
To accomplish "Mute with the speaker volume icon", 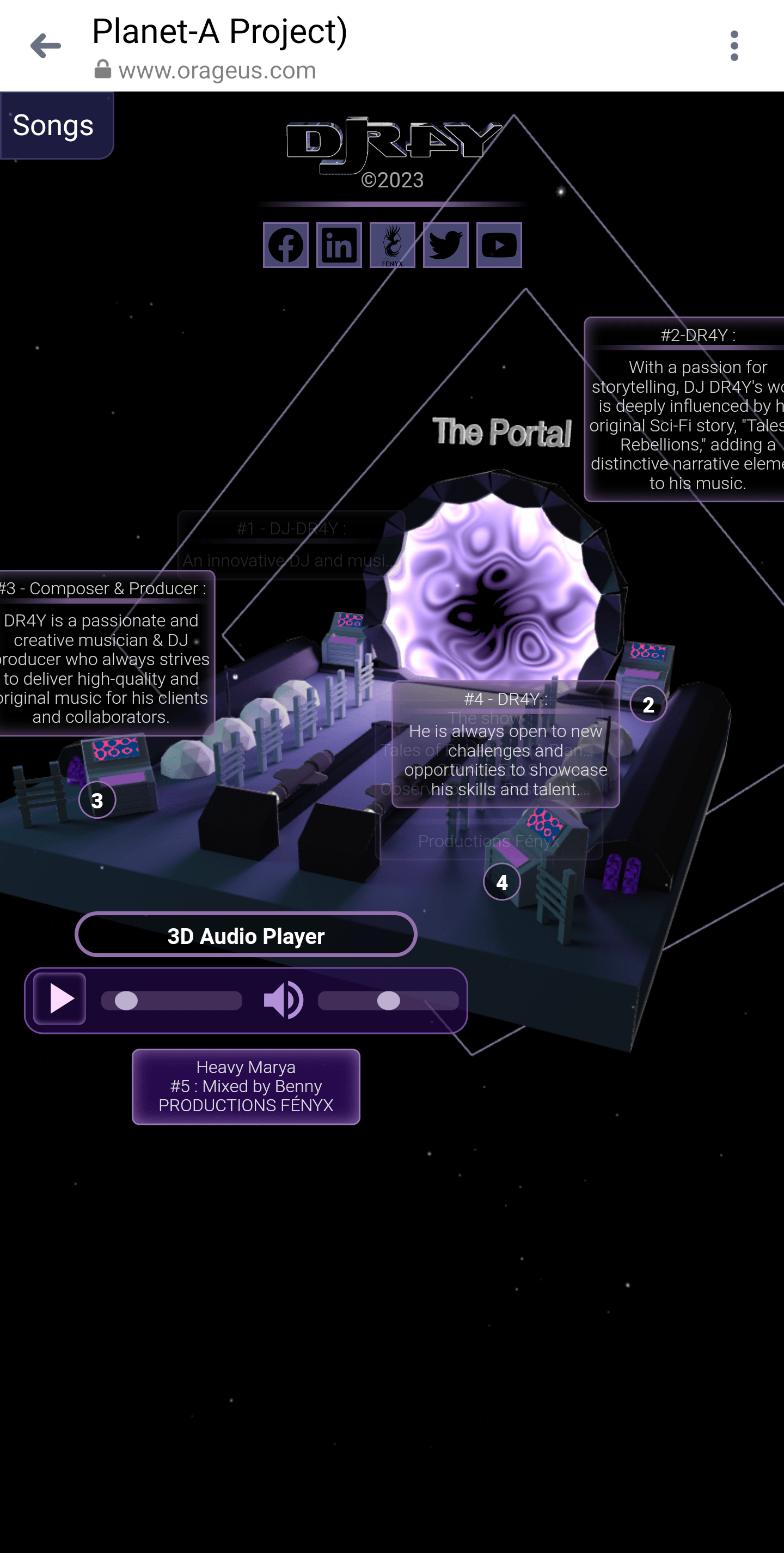I will click(x=283, y=1000).
